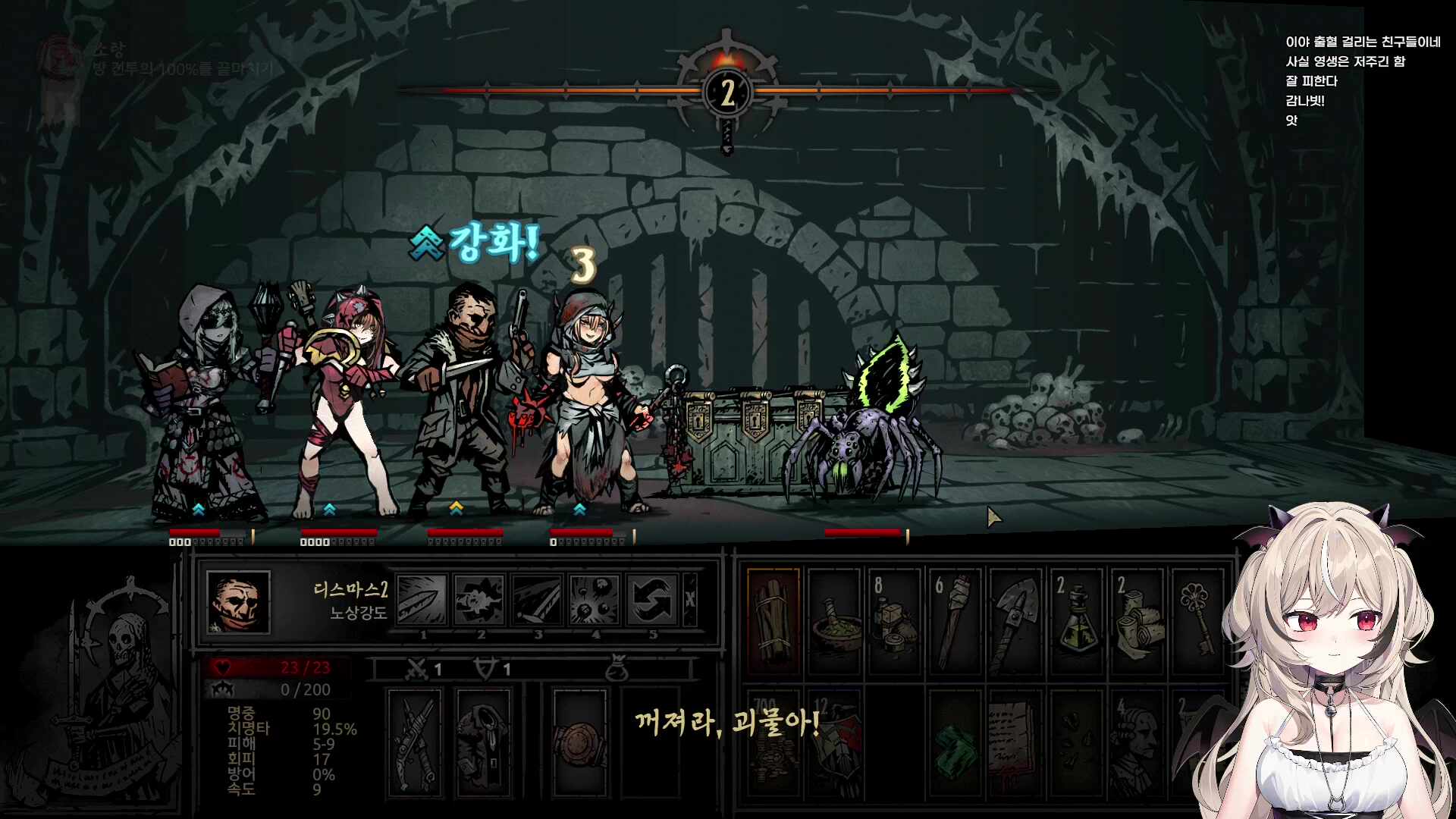Pick the torch stack of 6
Screen dimensions: 1456x819
[955, 622]
